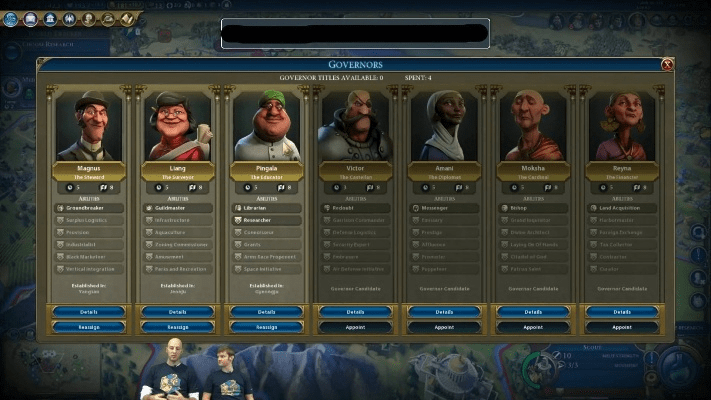Viewport: 711px width, 400px height.
Task: Close the Governors panel
Action: 667,65
